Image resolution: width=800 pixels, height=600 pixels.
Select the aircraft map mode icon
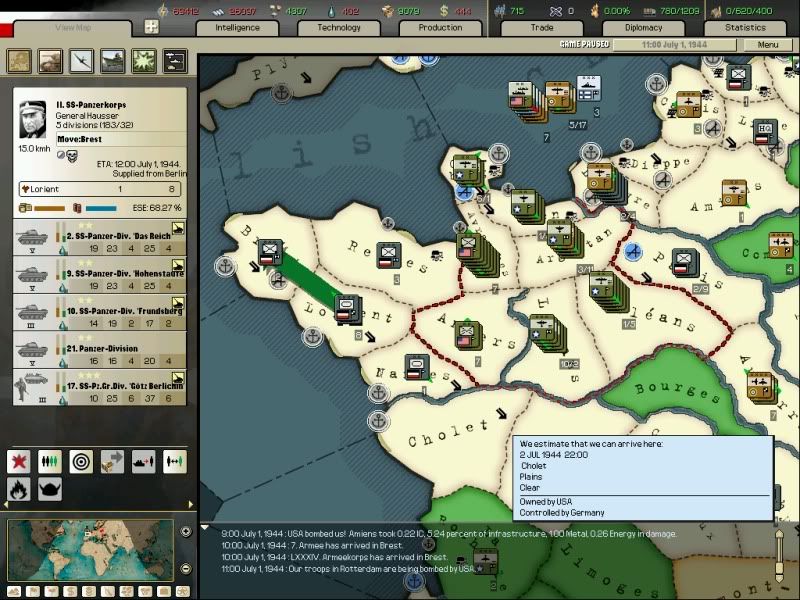pyautogui.click(x=79, y=61)
